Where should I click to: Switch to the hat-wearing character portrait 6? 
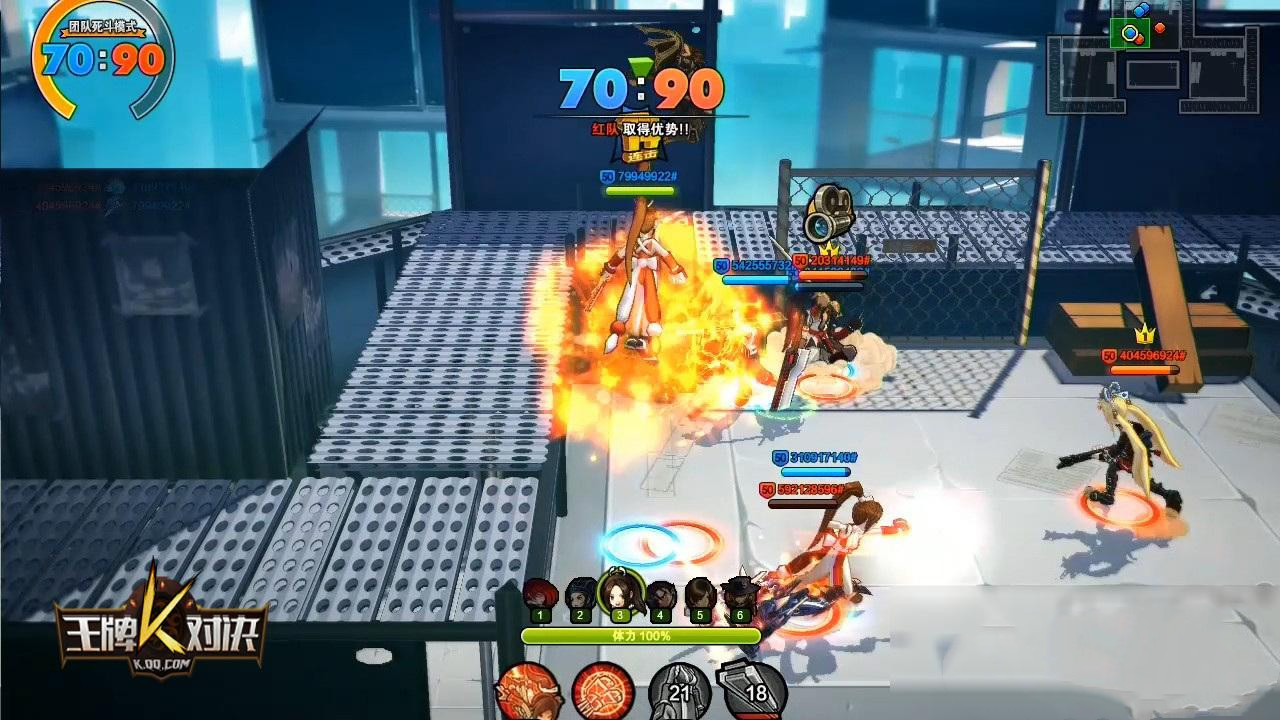click(x=740, y=598)
